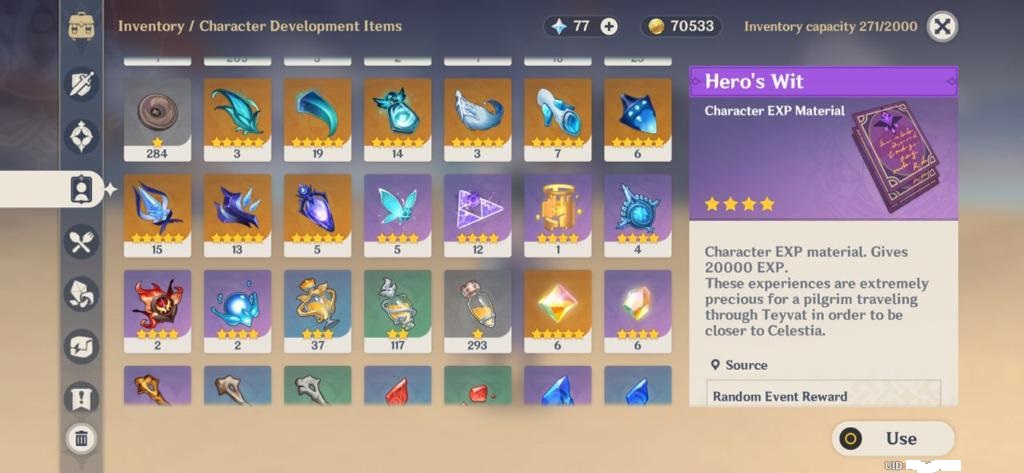Add more Primogems with the plus button
The height and width of the screenshot is (473, 1024).
(x=609, y=27)
